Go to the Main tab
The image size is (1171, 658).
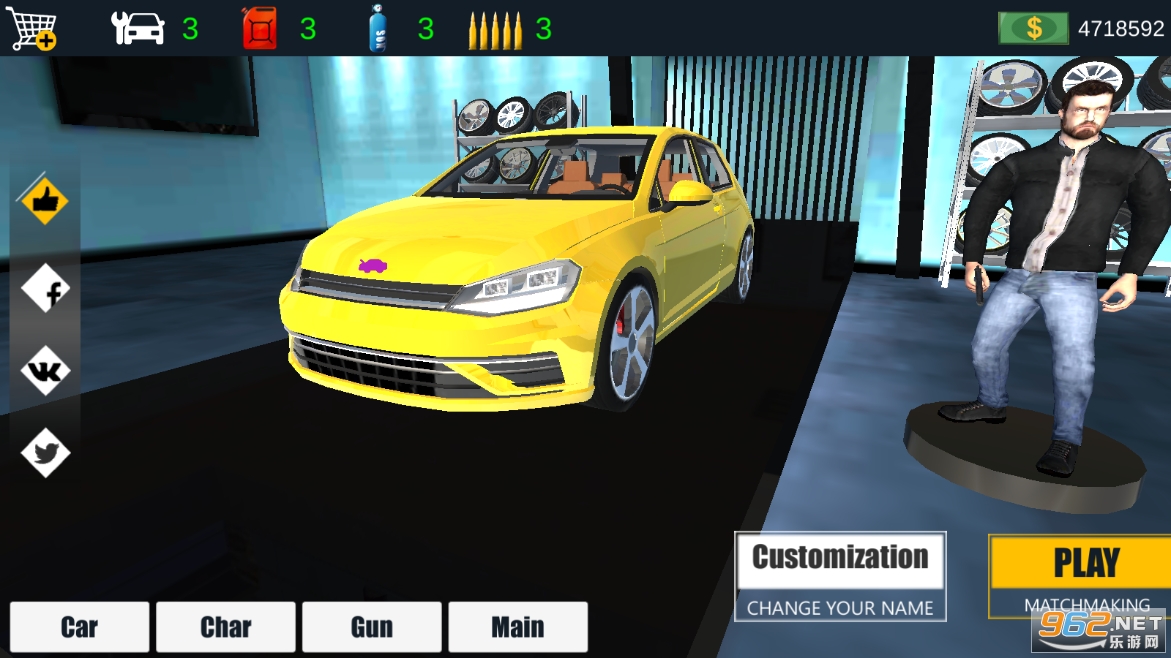point(517,627)
